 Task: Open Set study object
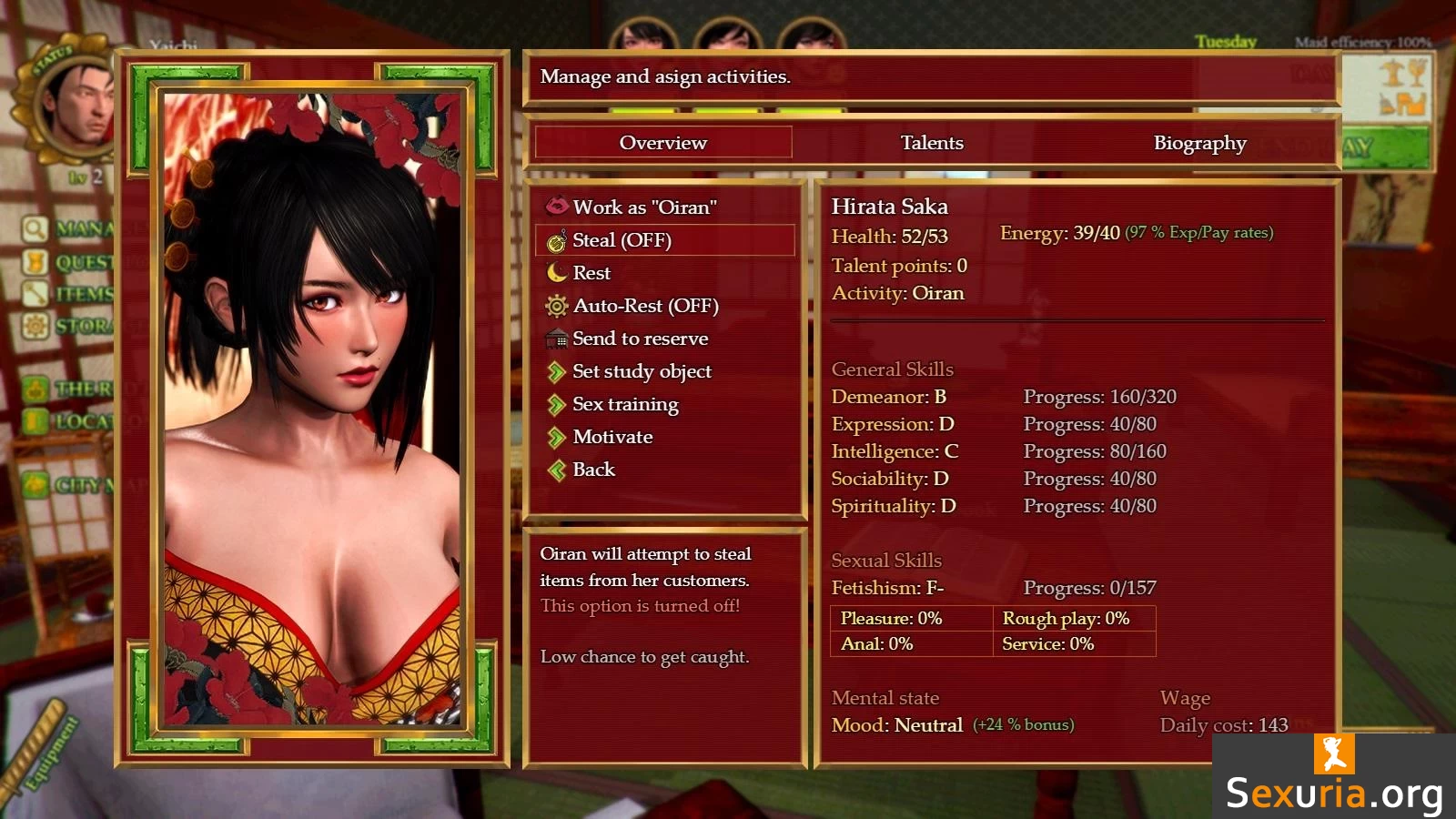pos(642,371)
